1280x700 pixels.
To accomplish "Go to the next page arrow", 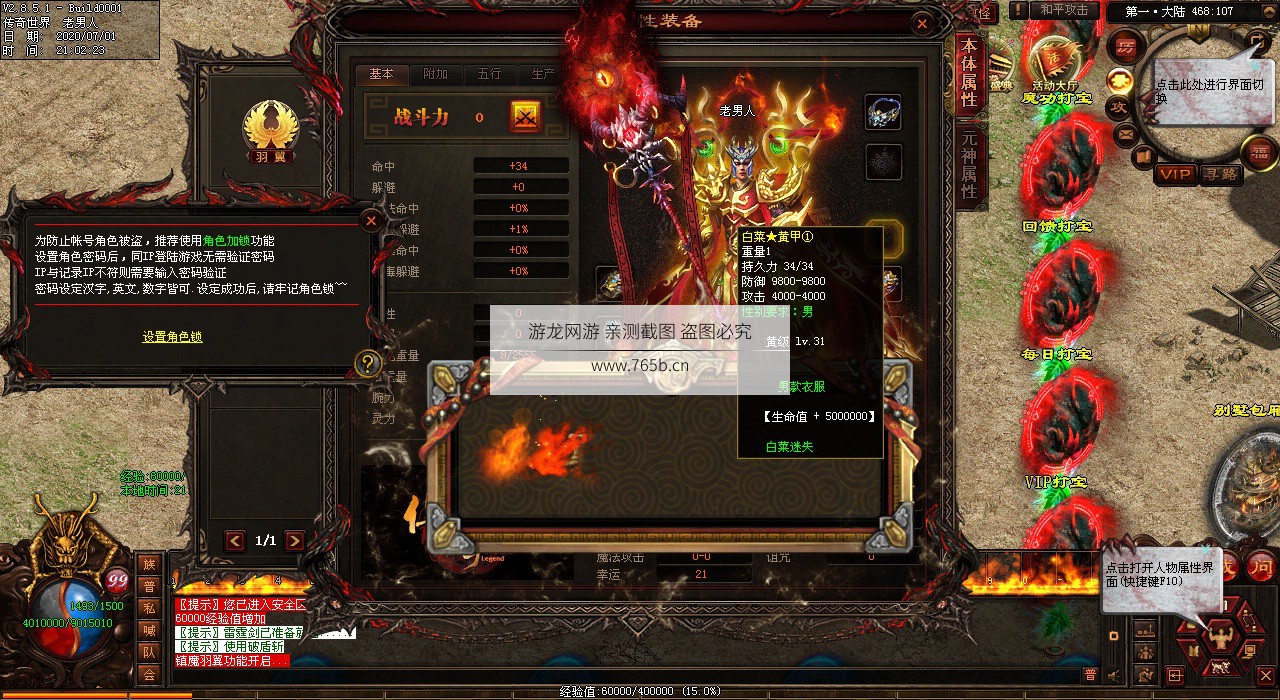I will (x=295, y=541).
